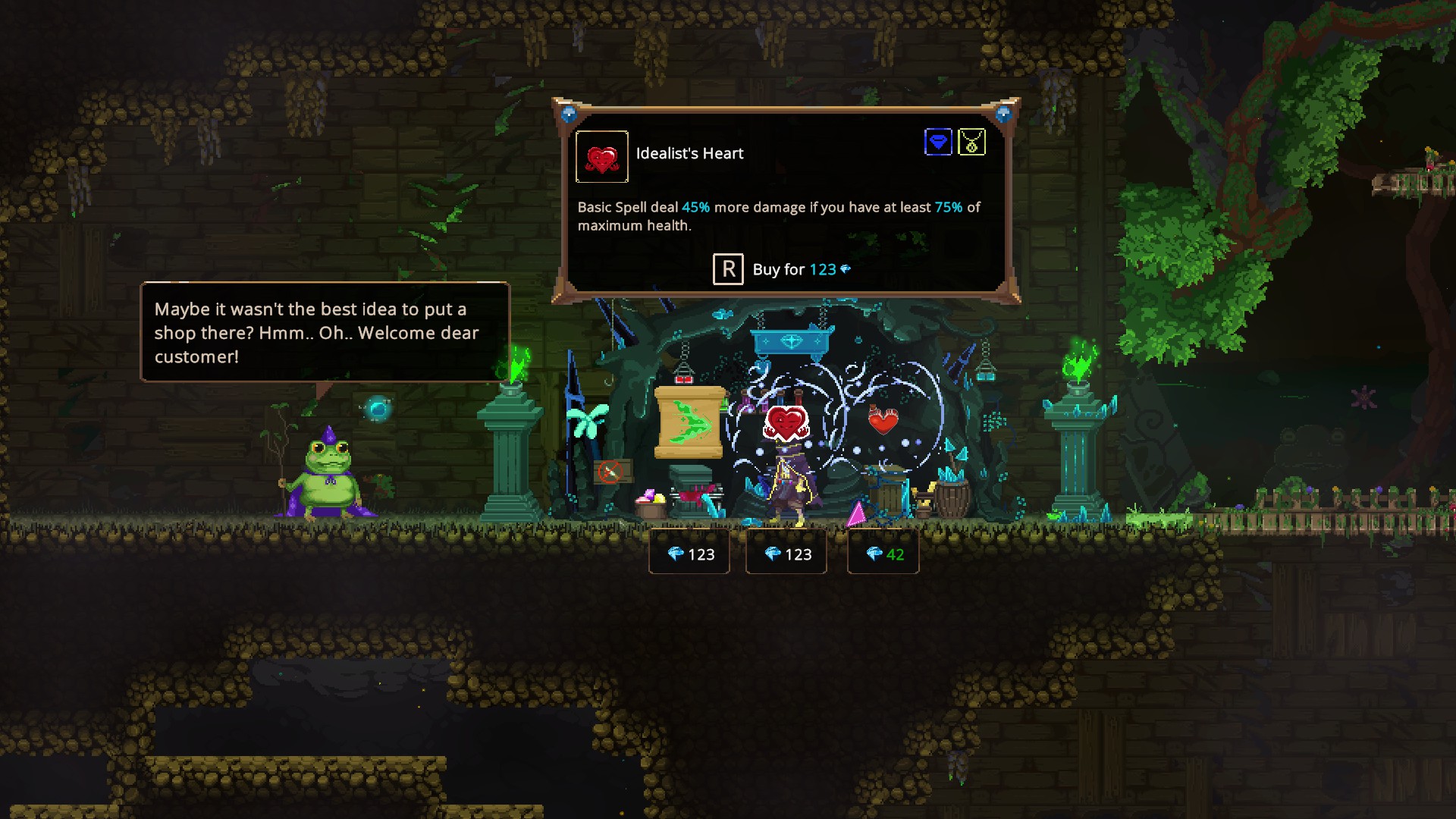Select the yellow amulet tag icon
The width and height of the screenshot is (1456, 819).
[x=971, y=142]
